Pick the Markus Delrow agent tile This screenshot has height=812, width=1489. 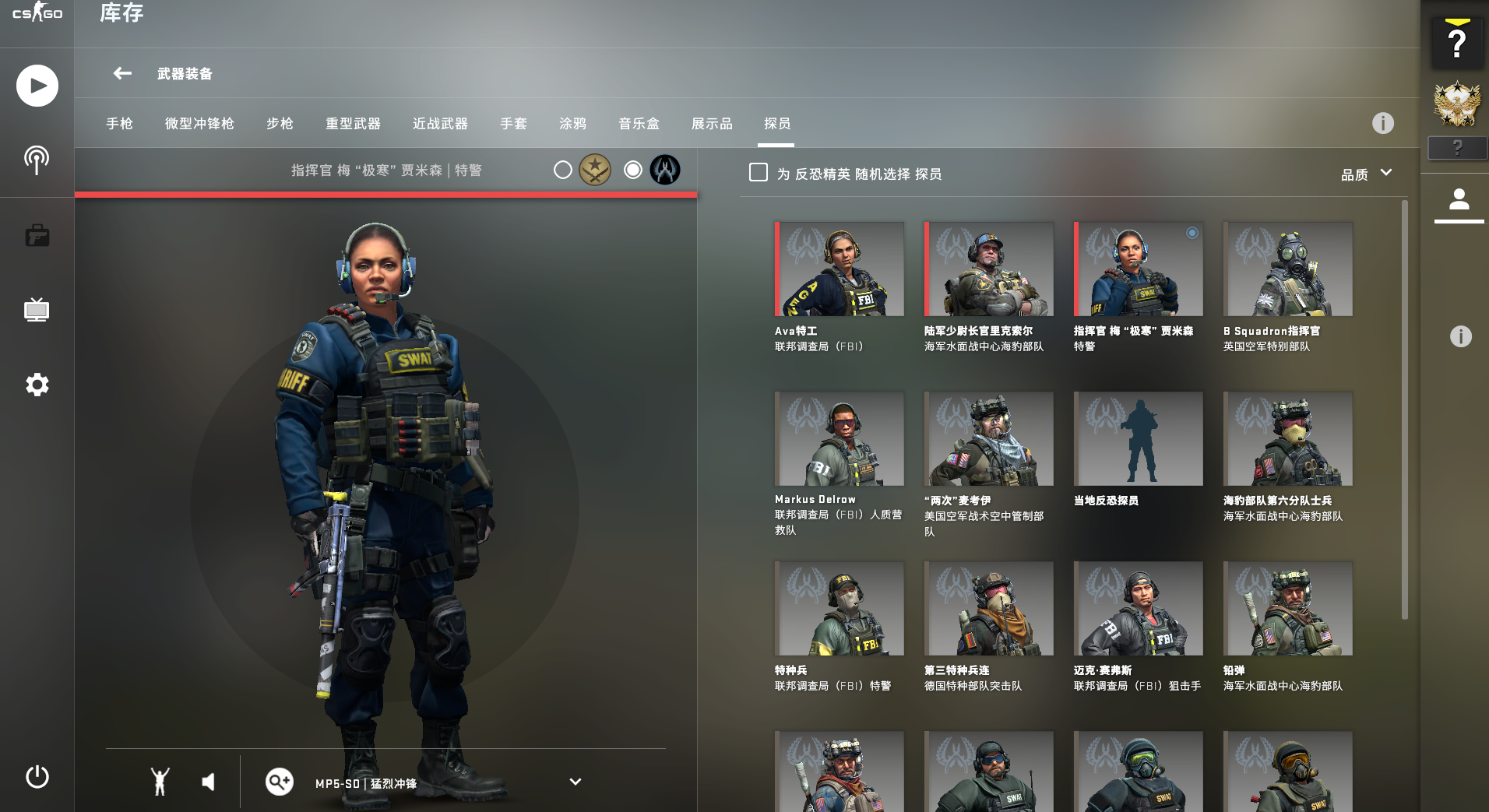coord(840,439)
